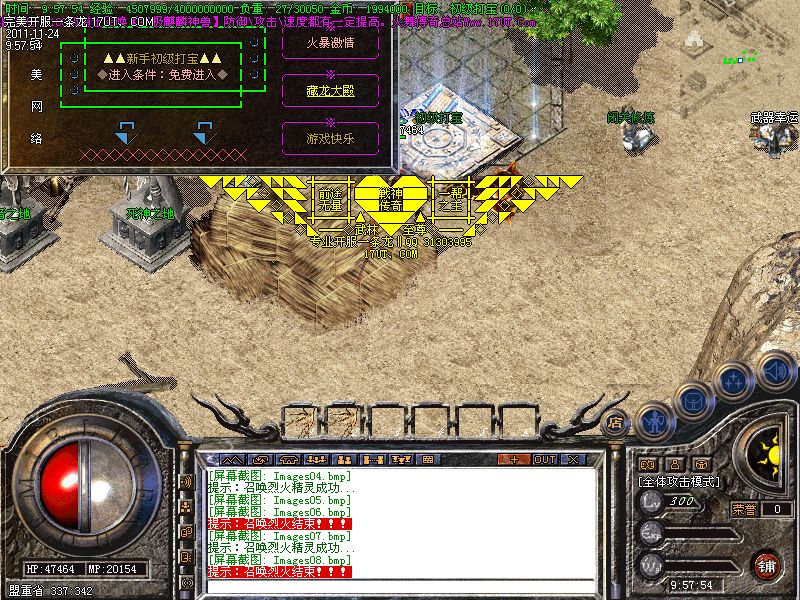This screenshot has width=800, height=600.
Task: Open the blue character figure round button
Action: (654, 420)
